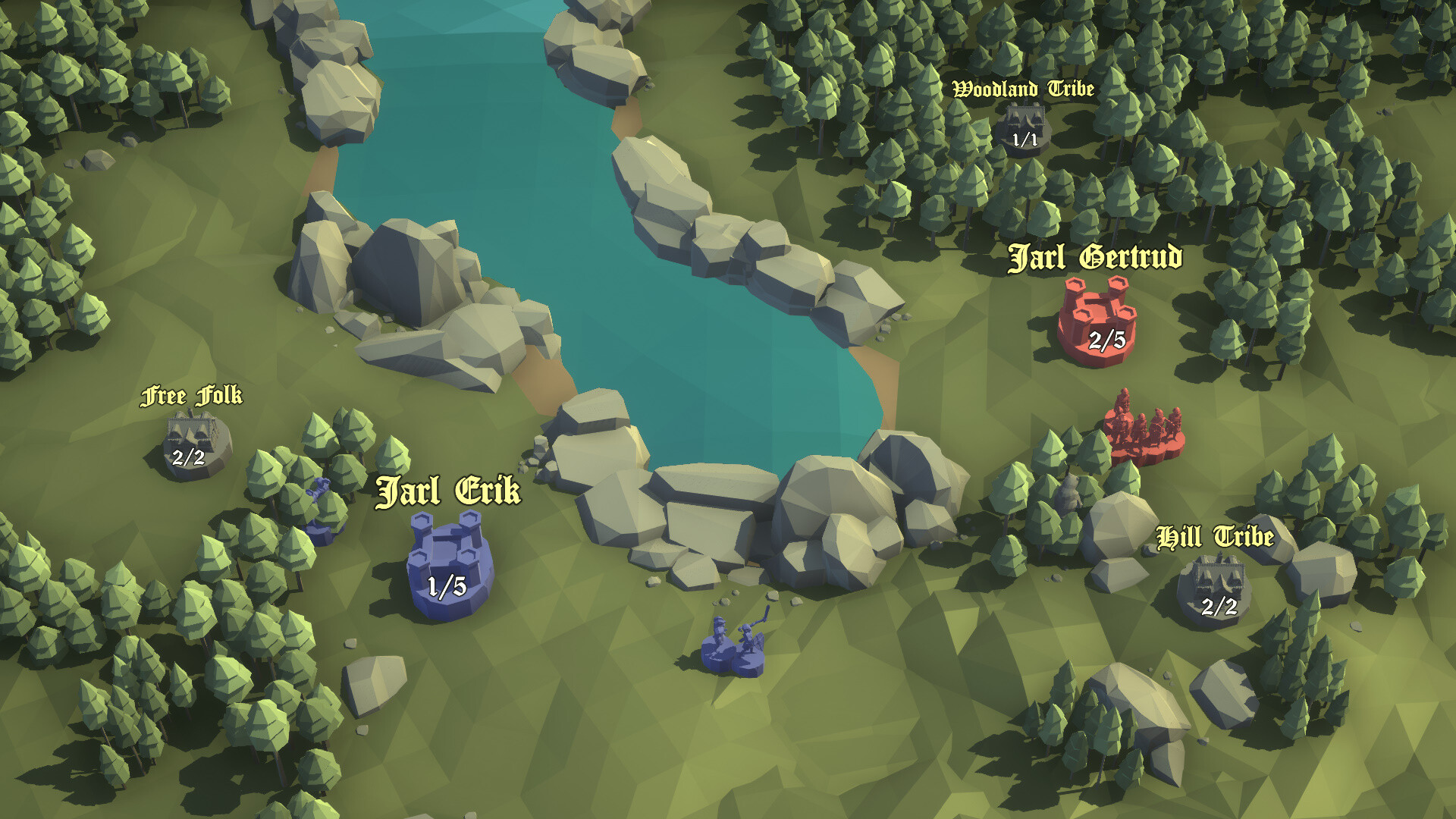Viewport: 1456px width, 819px height.
Task: Click the Jarl Gertrud name label
Action: pos(1097,259)
